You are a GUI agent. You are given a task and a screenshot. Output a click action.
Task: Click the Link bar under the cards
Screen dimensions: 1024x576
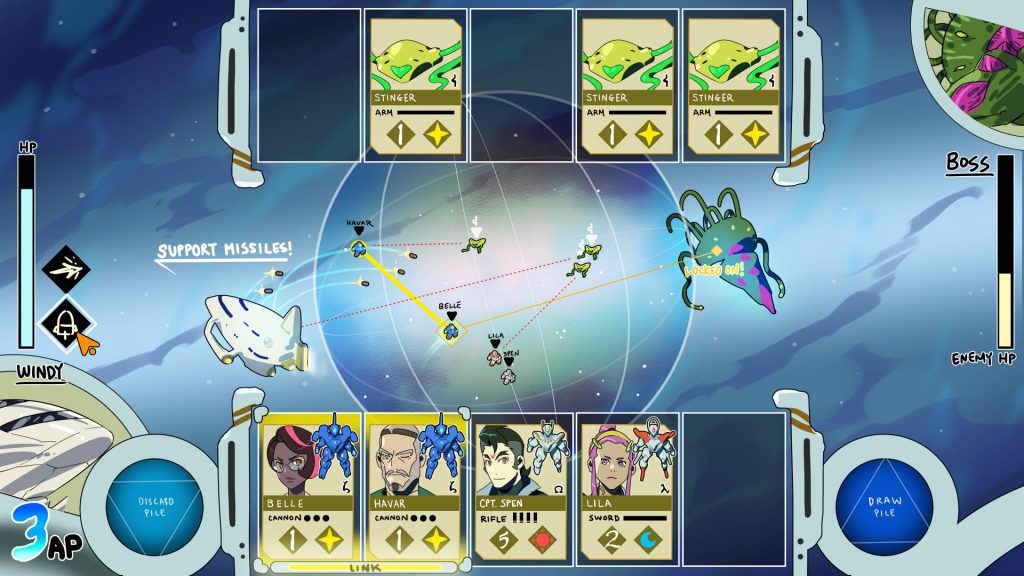363,567
